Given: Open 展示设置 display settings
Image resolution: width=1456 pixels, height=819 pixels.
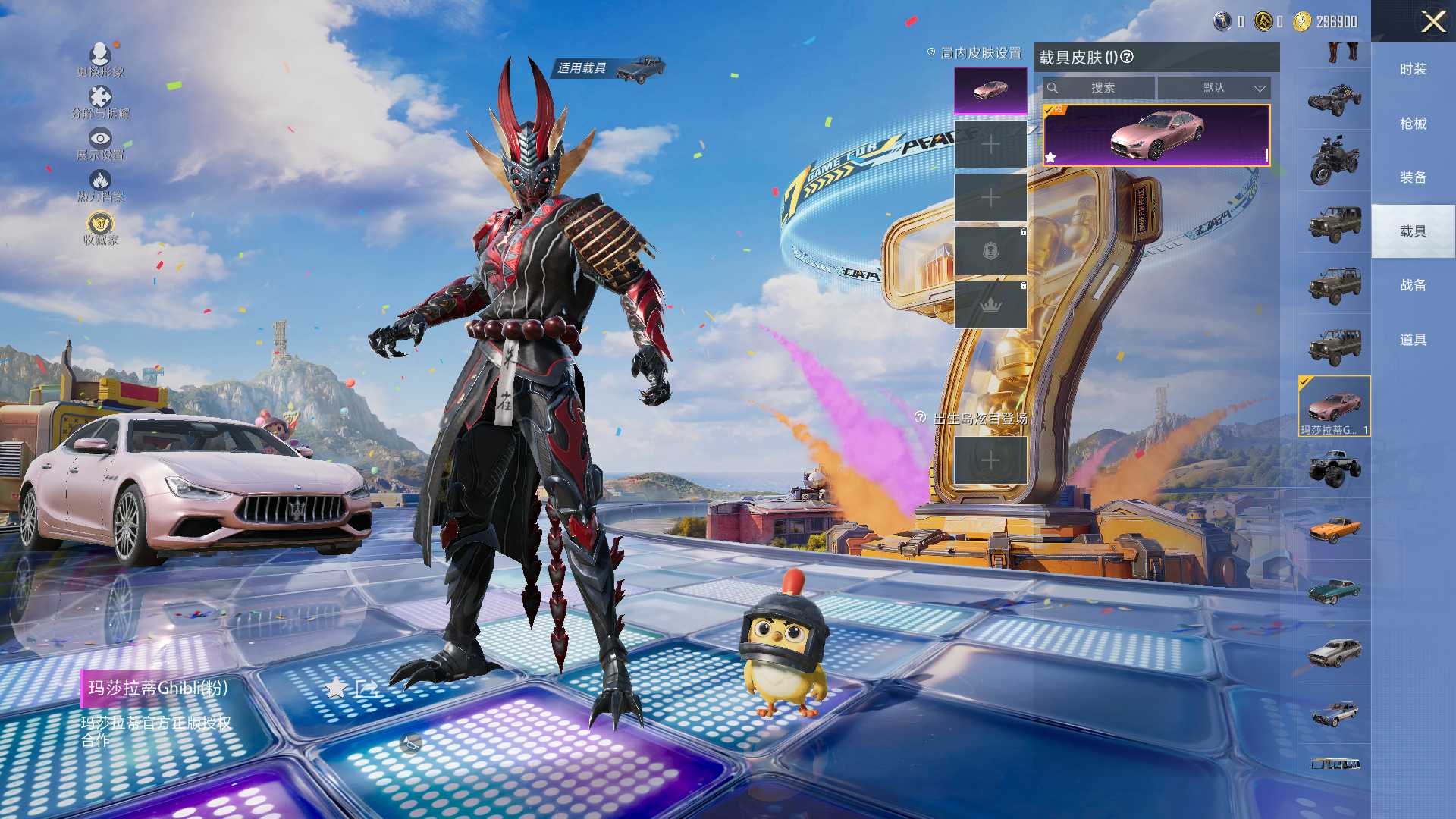Looking at the screenshot, I should [100, 143].
